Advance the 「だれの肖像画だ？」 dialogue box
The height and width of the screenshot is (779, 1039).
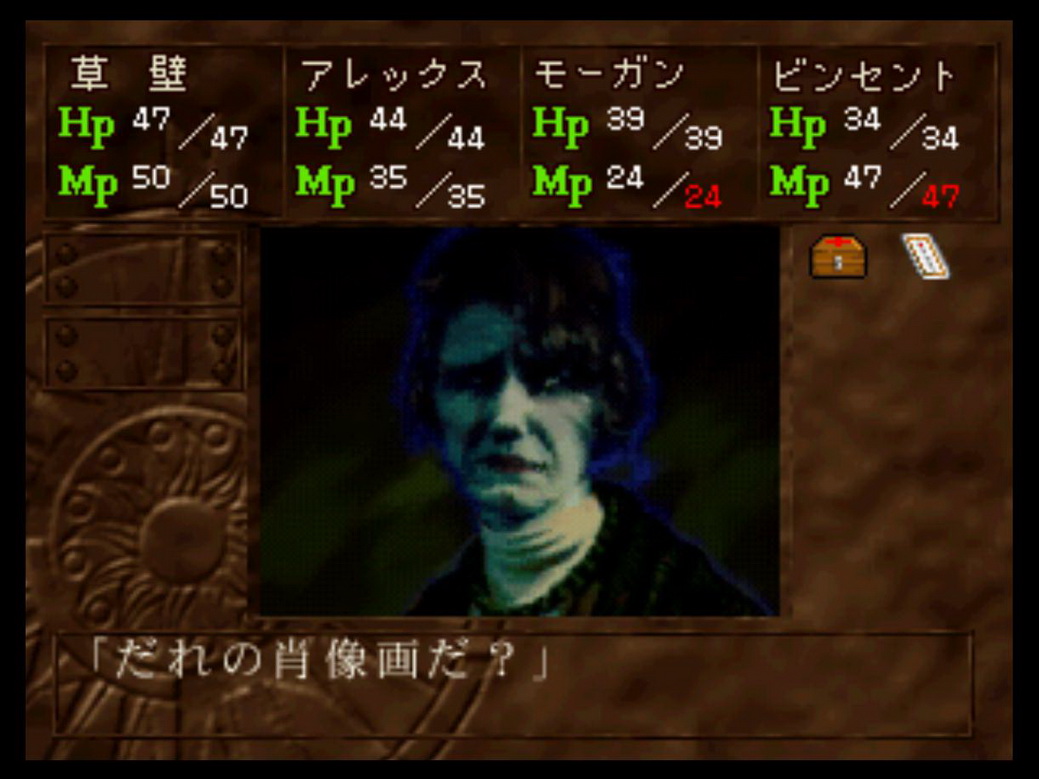tap(512, 683)
